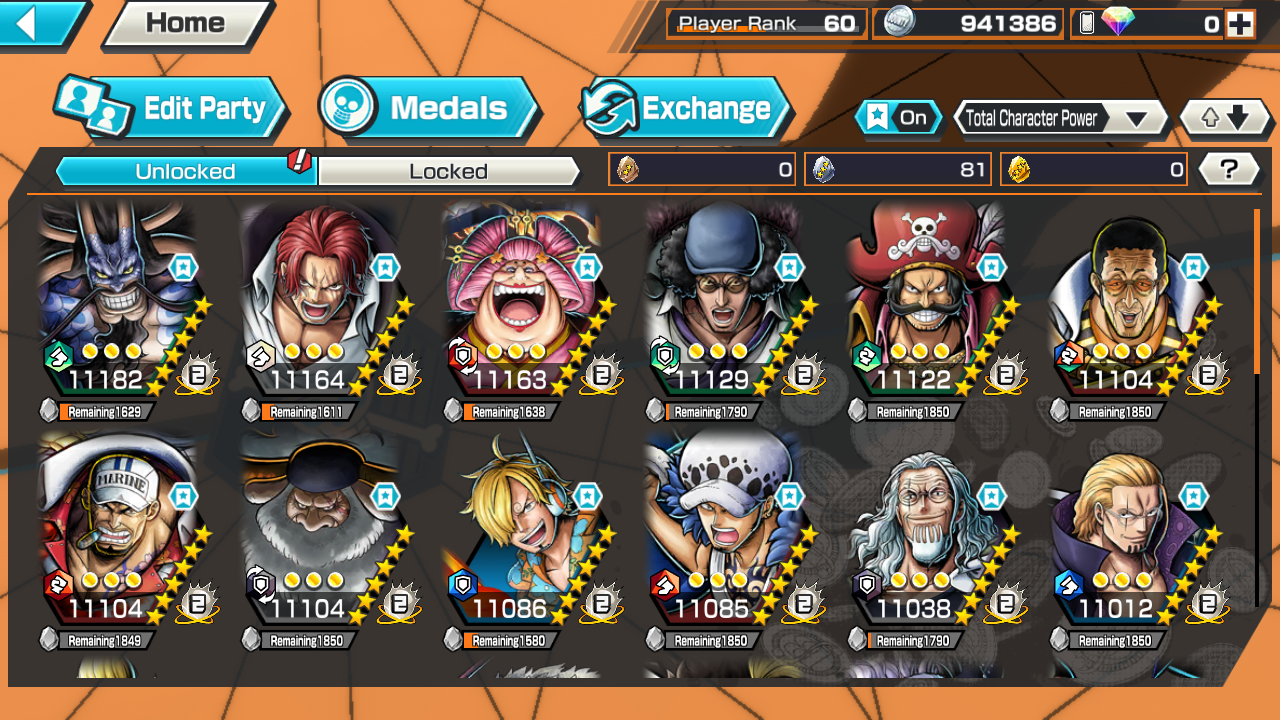This screenshot has width=1280, height=720.
Task: Choose the red-haired character with power 11164
Action: [318, 300]
